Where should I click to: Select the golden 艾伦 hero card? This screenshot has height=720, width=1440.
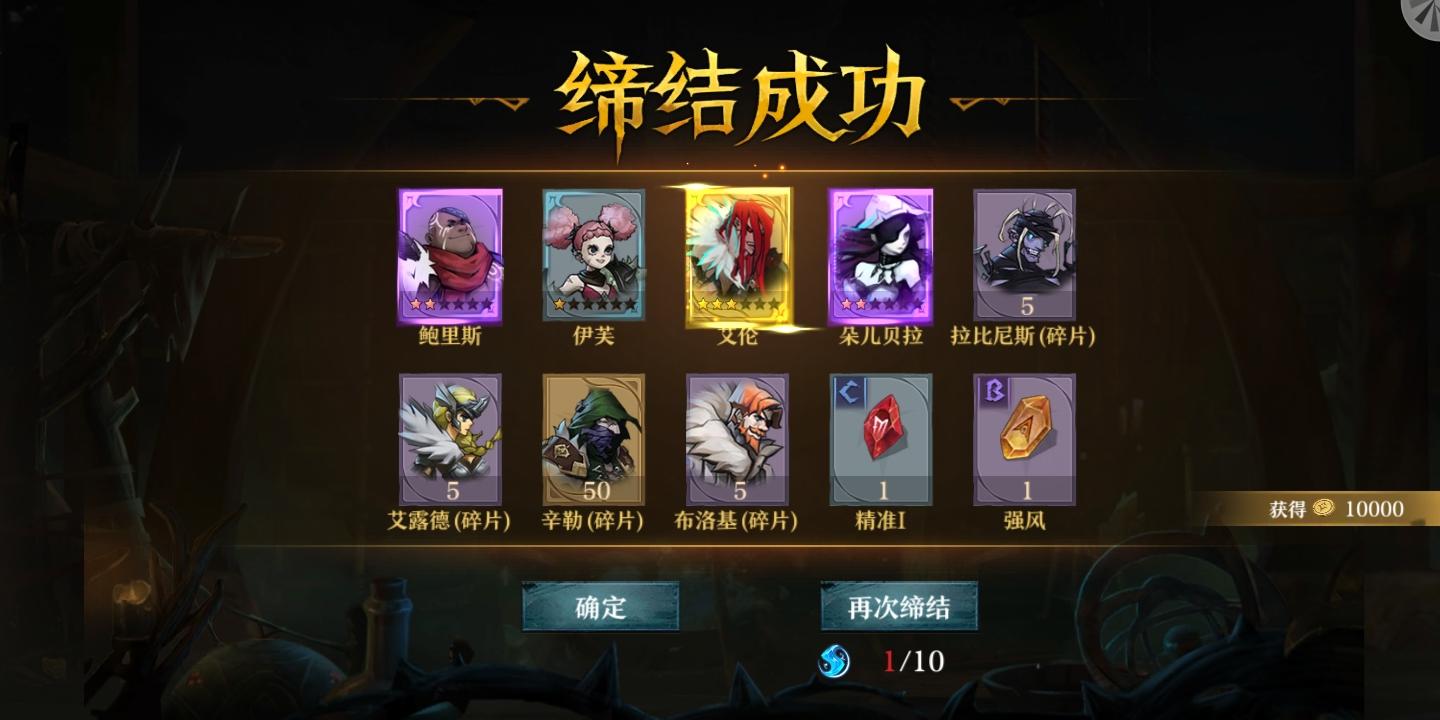[x=738, y=255]
